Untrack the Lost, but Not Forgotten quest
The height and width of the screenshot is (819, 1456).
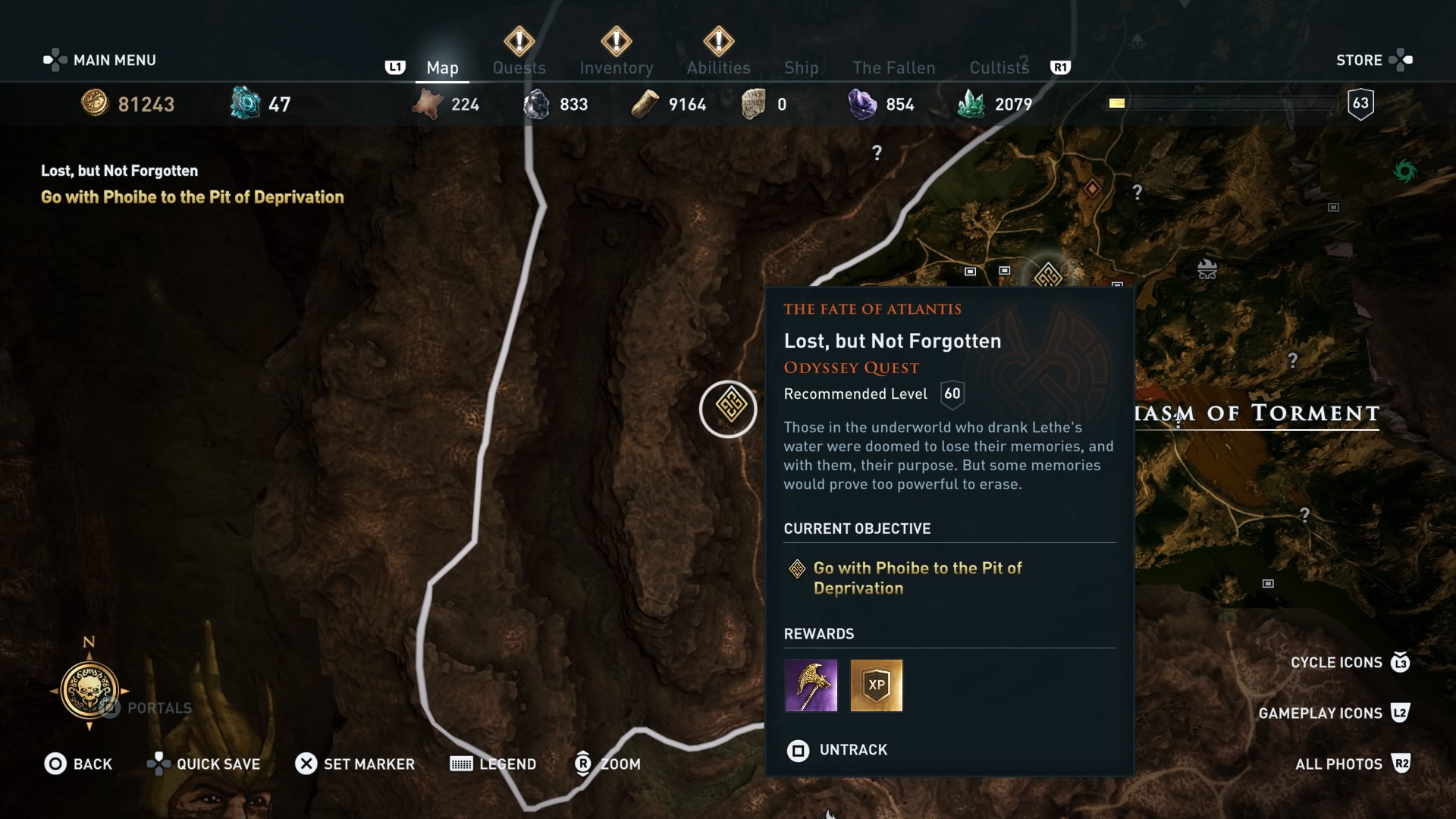click(836, 750)
